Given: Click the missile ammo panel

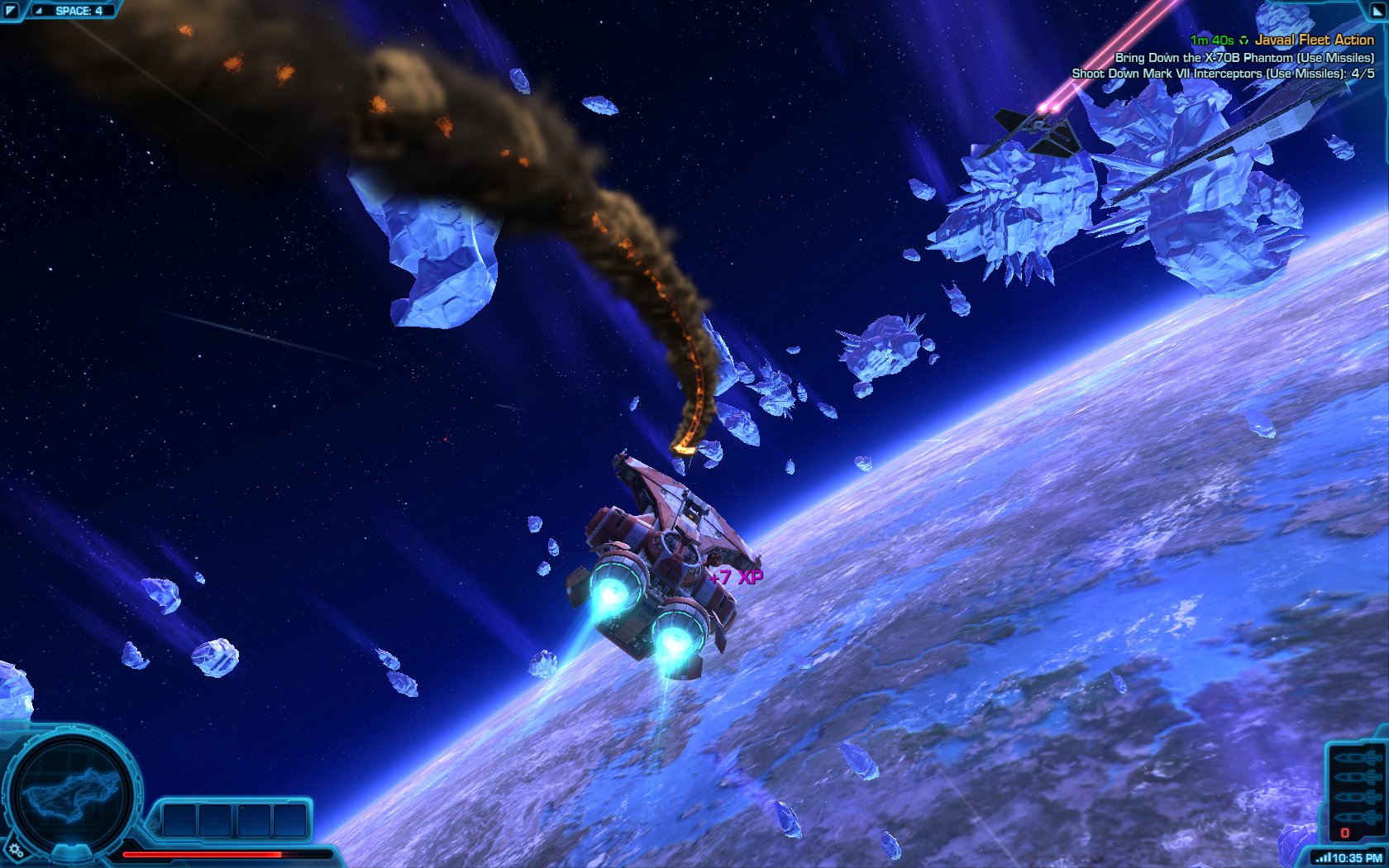Looking at the screenshot, I should (x=1357, y=789).
